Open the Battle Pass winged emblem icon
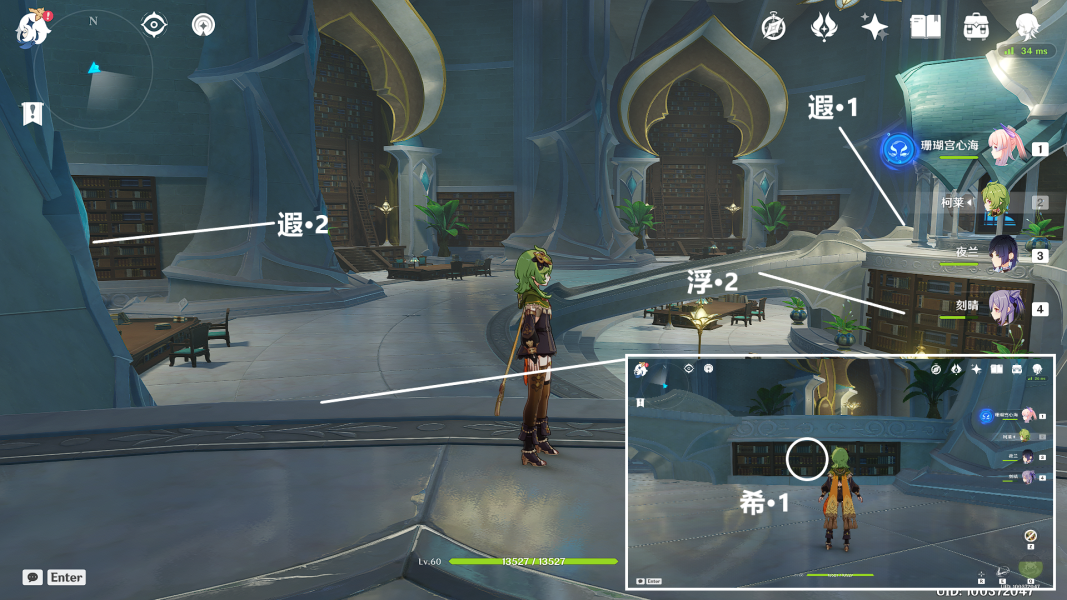Viewport: 1067px width, 600px height. coord(824,27)
